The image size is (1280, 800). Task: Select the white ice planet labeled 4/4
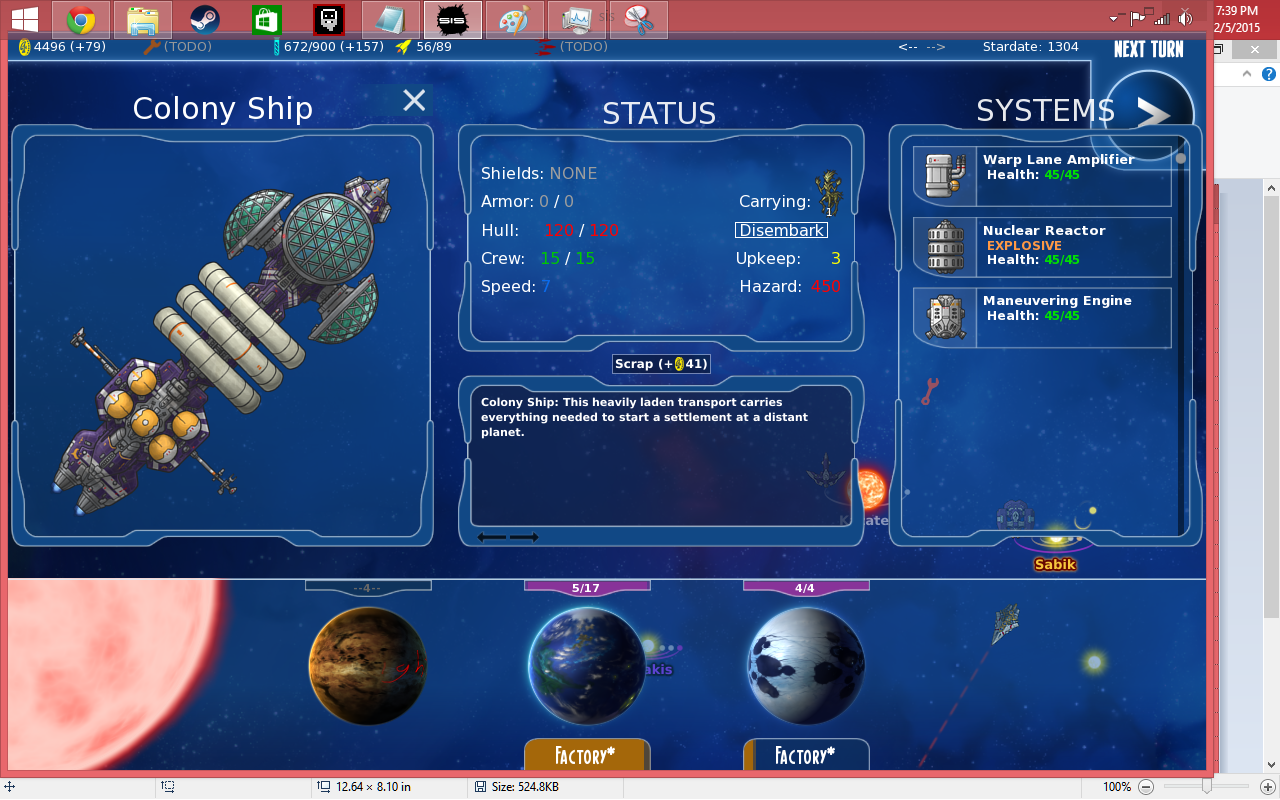point(805,664)
